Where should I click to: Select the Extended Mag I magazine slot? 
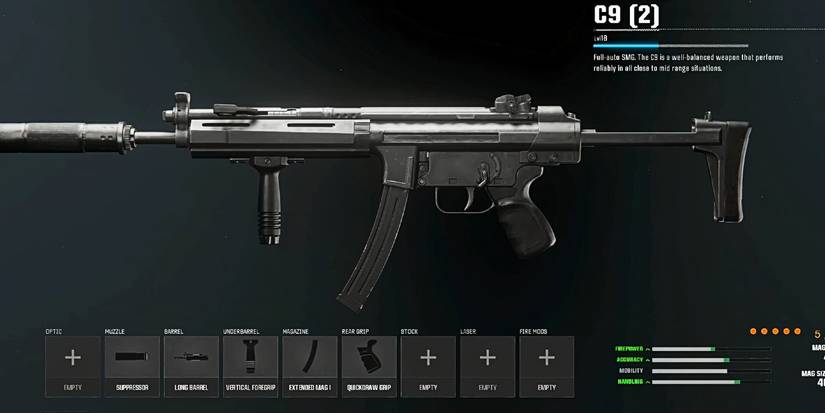click(309, 365)
